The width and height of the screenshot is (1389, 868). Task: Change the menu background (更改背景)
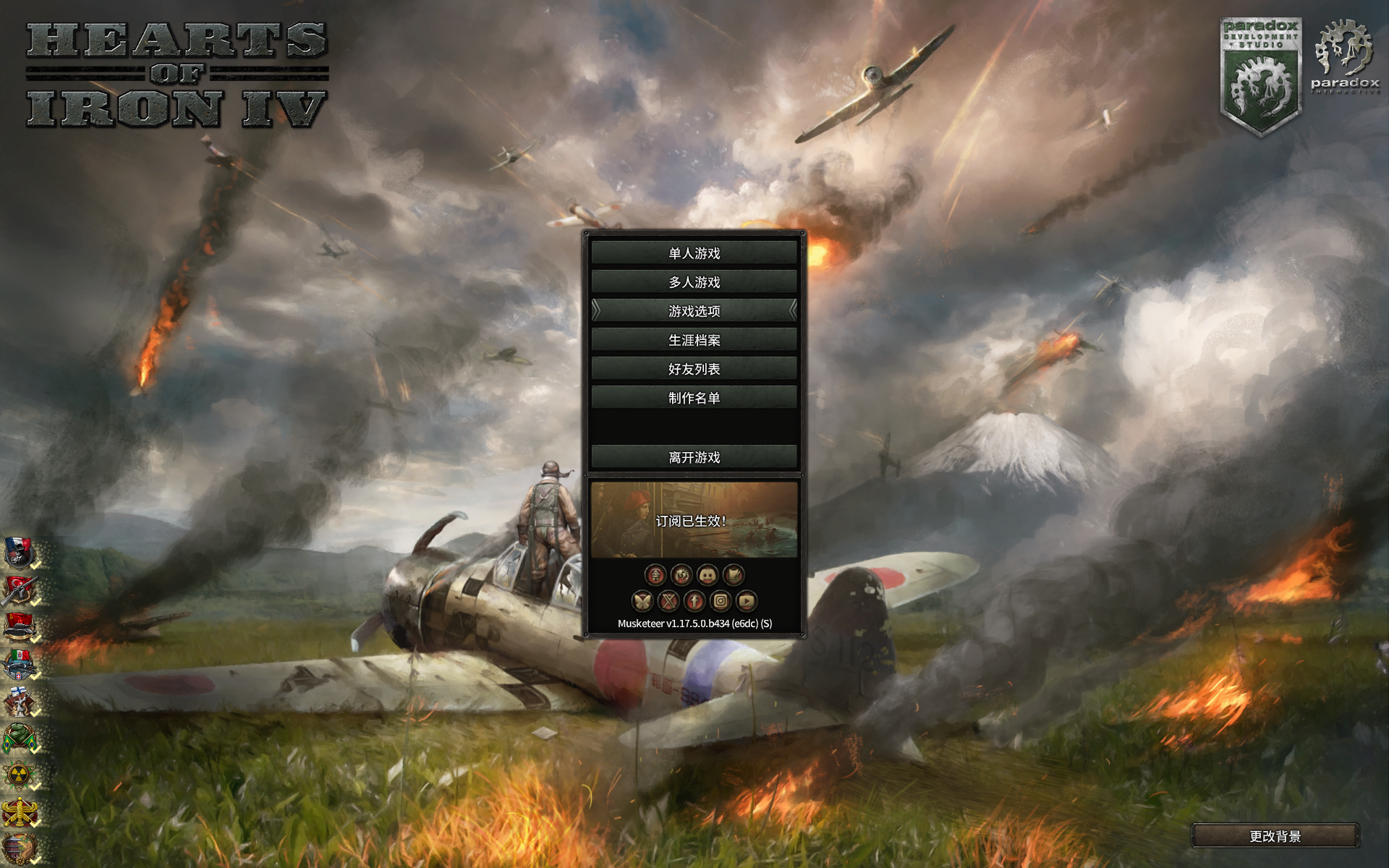click(x=1275, y=836)
